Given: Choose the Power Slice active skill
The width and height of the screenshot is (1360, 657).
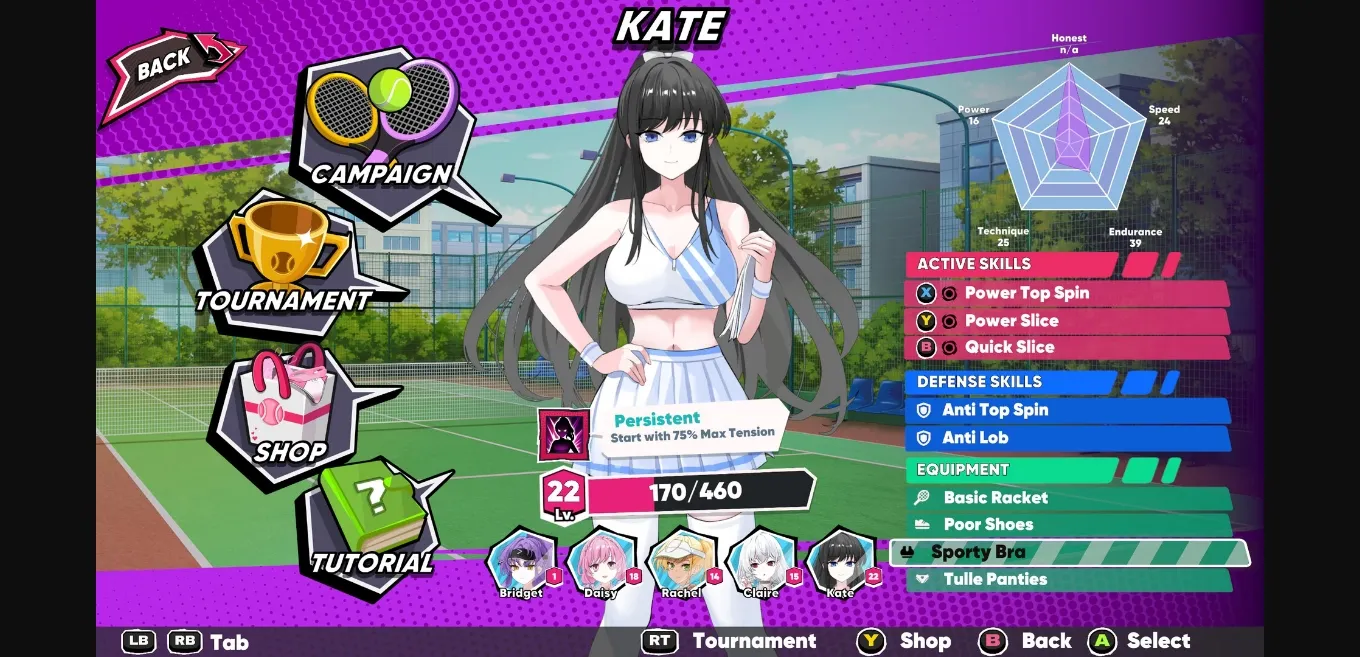Looking at the screenshot, I should point(1066,321).
